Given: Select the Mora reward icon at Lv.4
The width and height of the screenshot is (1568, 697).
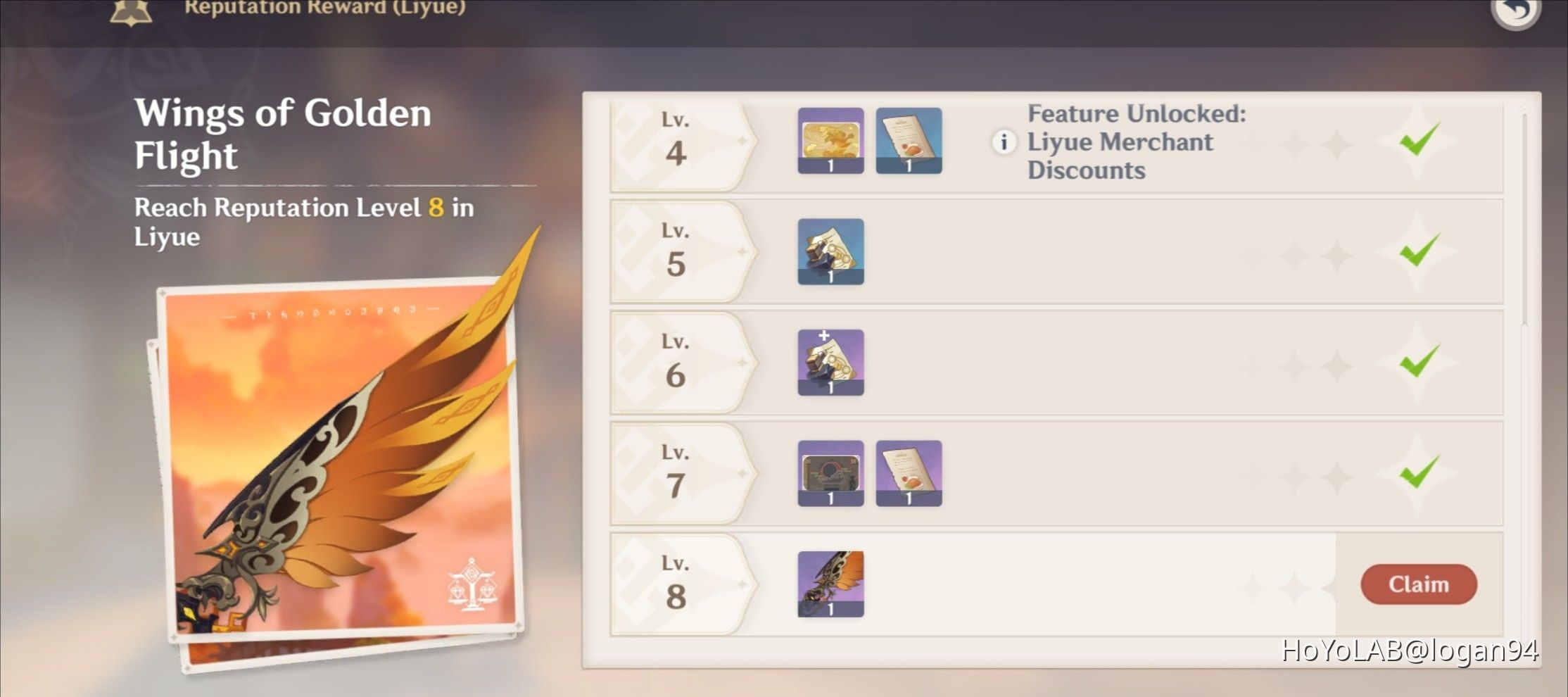Looking at the screenshot, I should [830, 141].
